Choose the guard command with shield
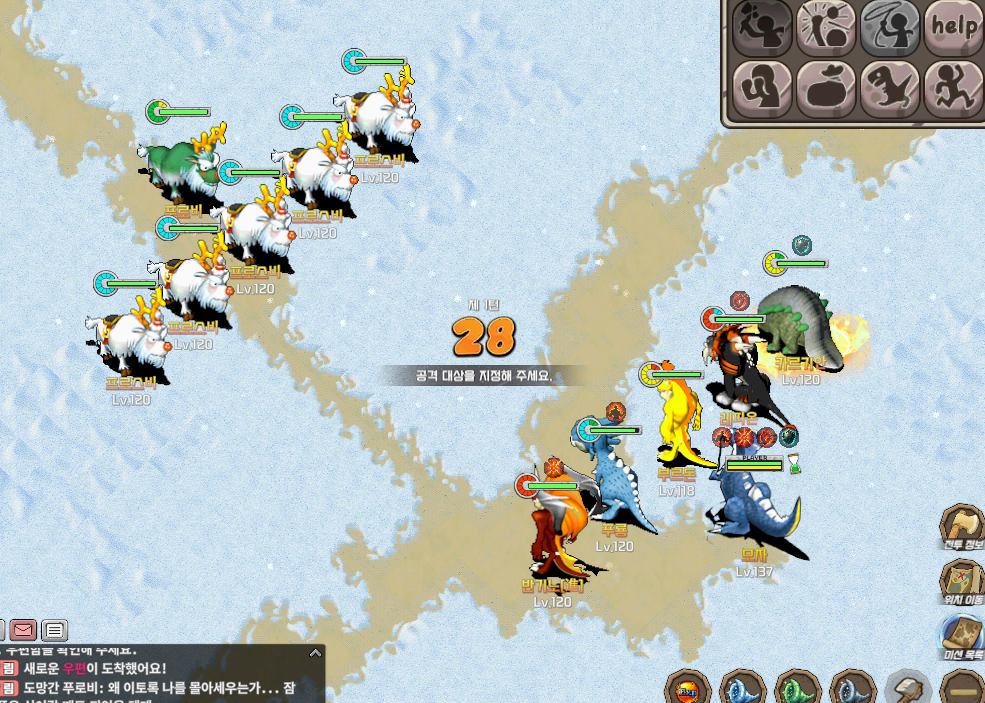Screen dimensions: 985x703 [x=763, y=89]
